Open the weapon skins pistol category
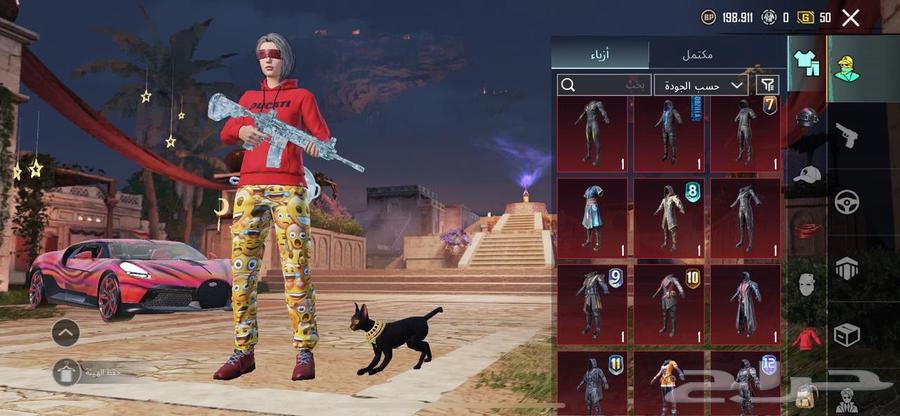This screenshot has height=416, width=900. 846,135
